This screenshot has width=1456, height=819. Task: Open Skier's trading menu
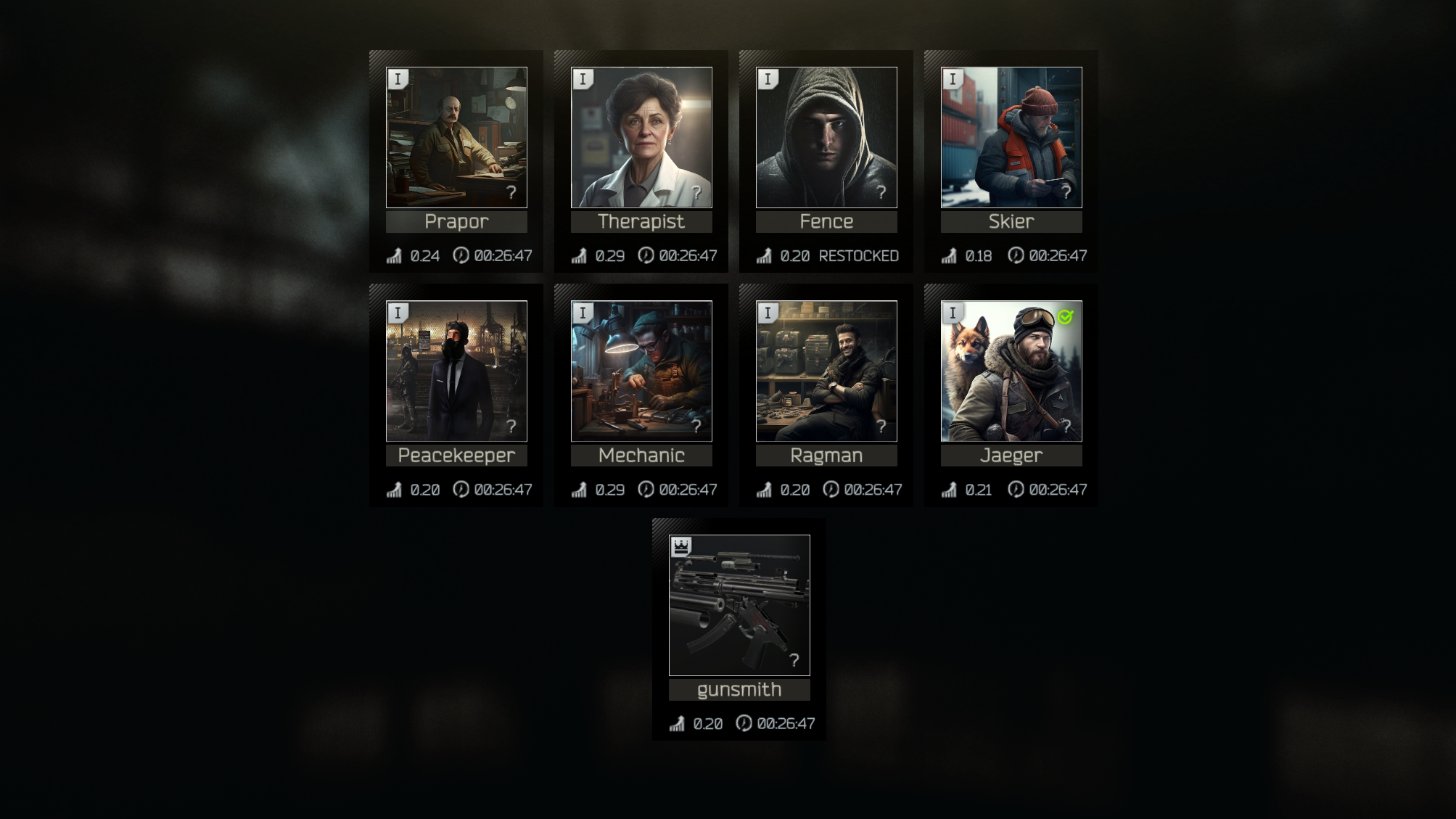[x=1011, y=137]
